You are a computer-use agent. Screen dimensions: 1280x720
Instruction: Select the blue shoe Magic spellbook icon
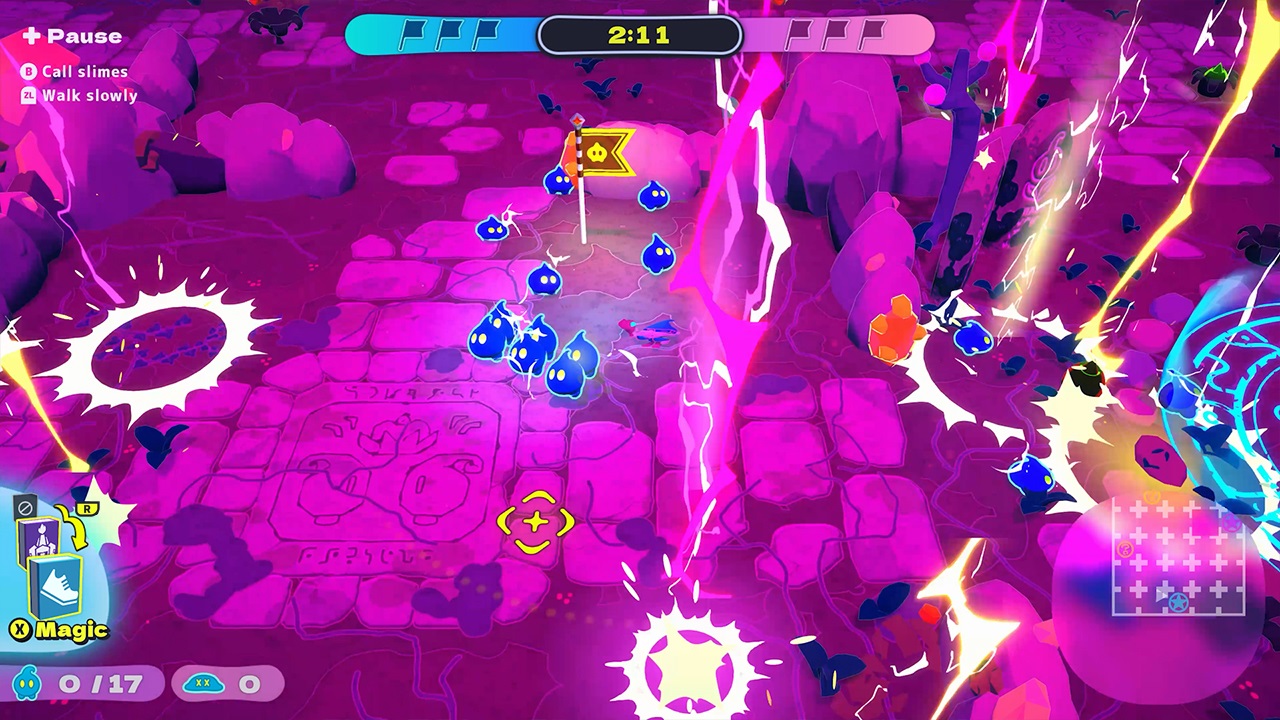pos(53,588)
